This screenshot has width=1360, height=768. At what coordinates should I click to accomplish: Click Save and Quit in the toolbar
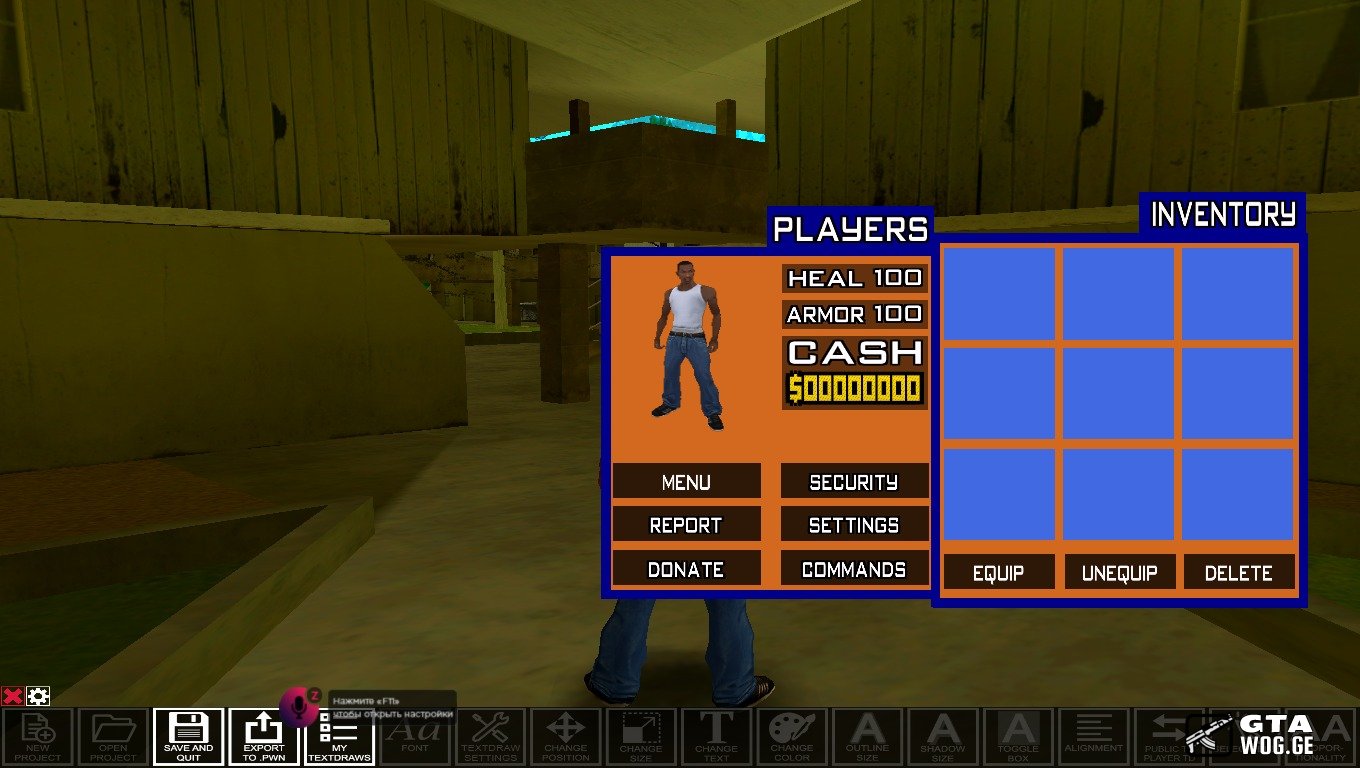click(188, 737)
